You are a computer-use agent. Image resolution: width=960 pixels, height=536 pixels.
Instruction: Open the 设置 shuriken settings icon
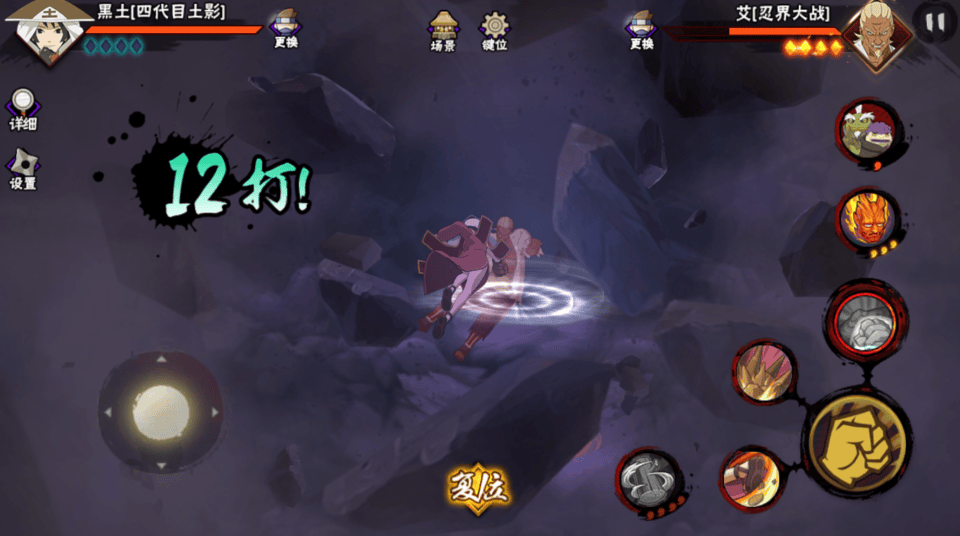(23, 169)
